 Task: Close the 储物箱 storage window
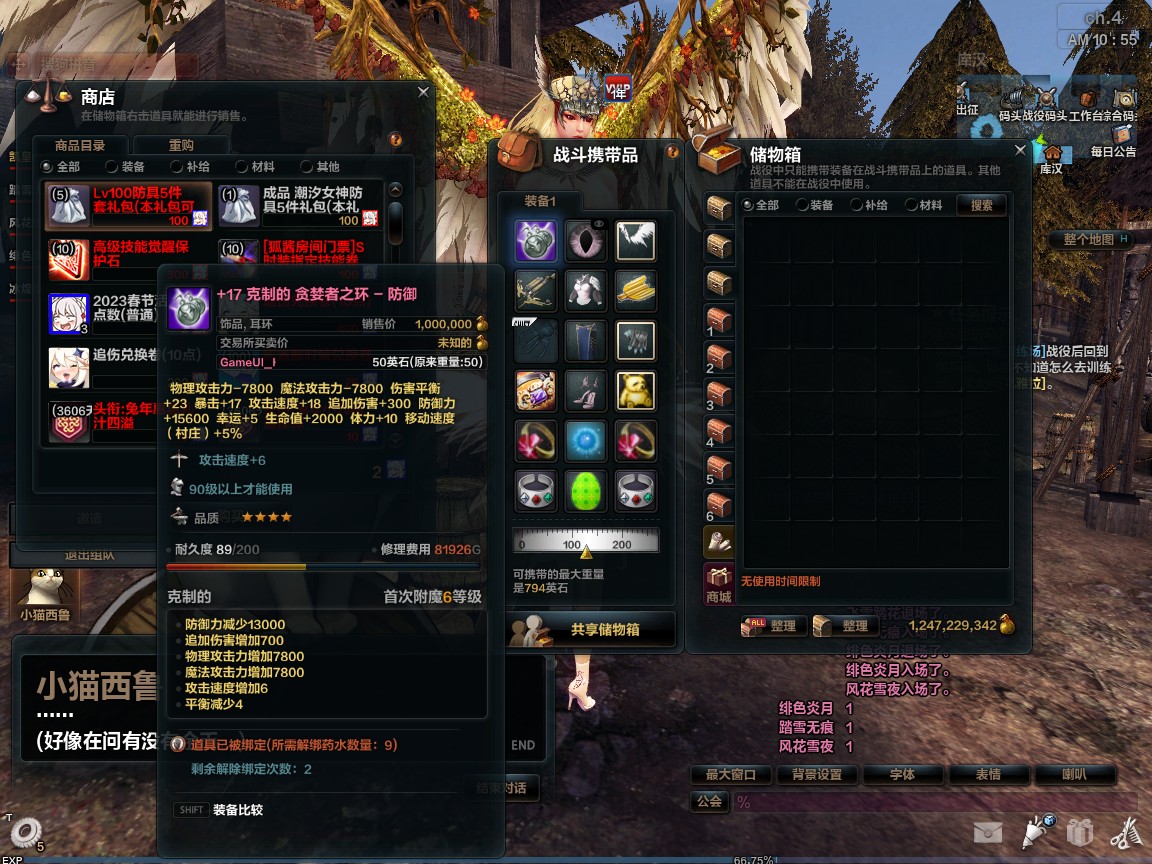[1020, 150]
